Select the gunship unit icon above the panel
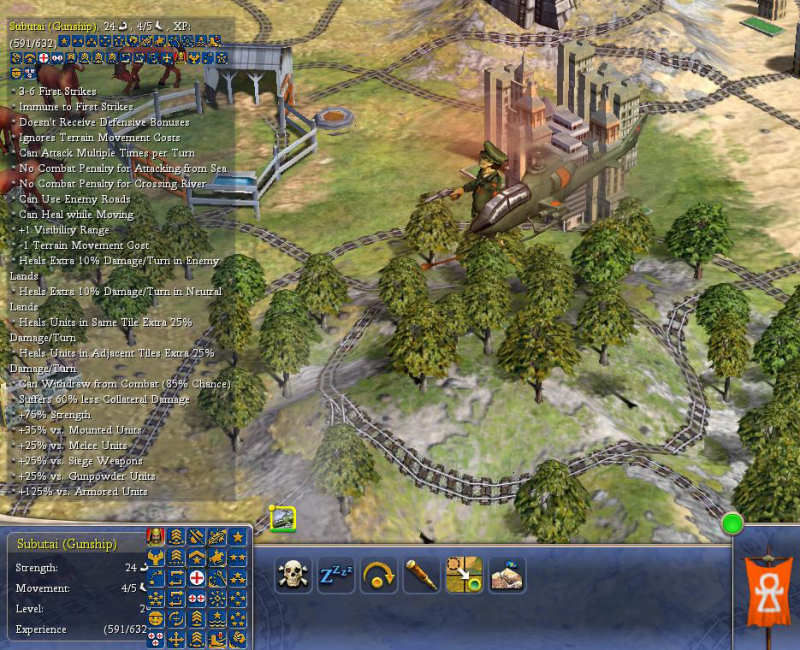The image size is (800, 650). [x=282, y=517]
